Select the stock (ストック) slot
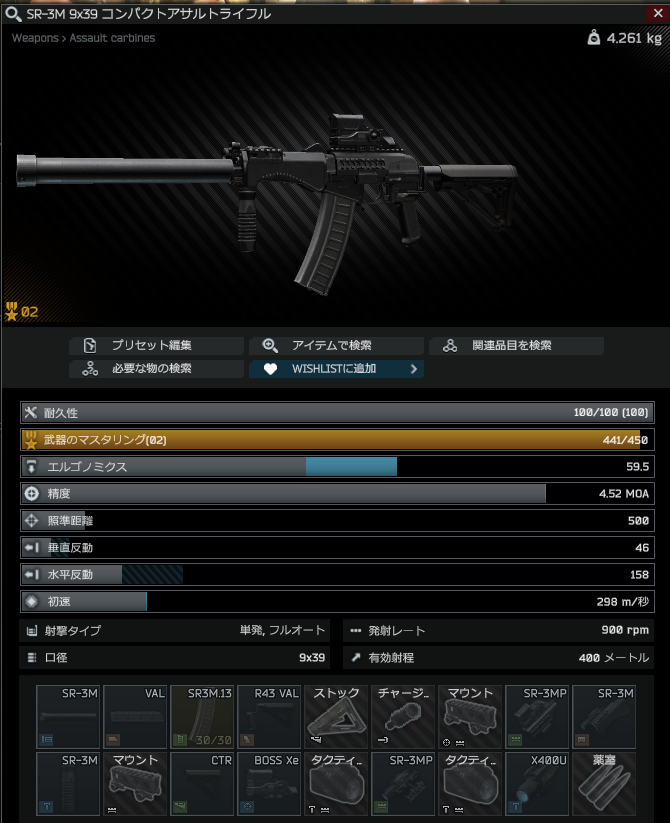The height and width of the screenshot is (823, 670). tap(336, 716)
